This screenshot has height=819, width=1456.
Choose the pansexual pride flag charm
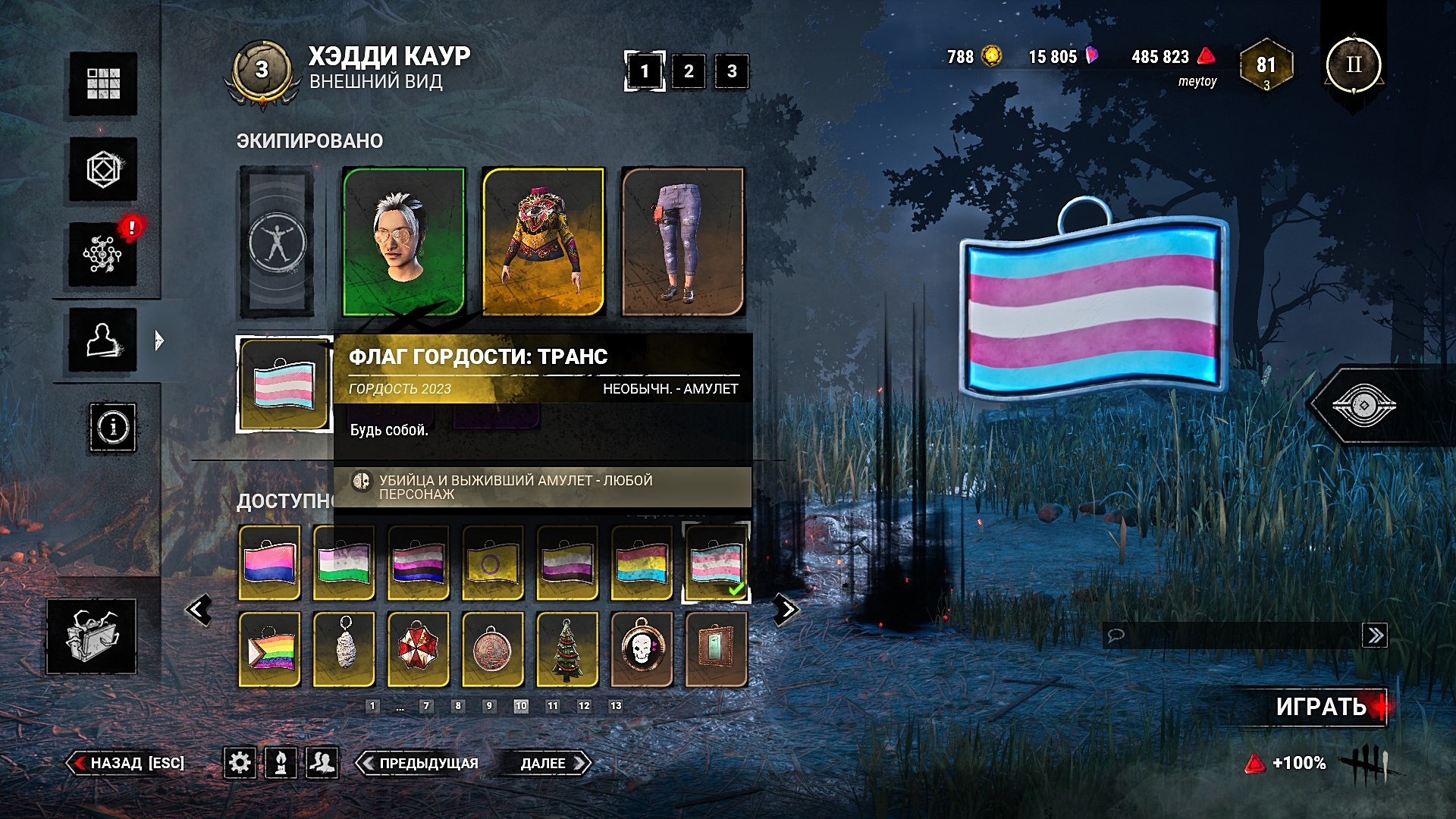click(642, 563)
